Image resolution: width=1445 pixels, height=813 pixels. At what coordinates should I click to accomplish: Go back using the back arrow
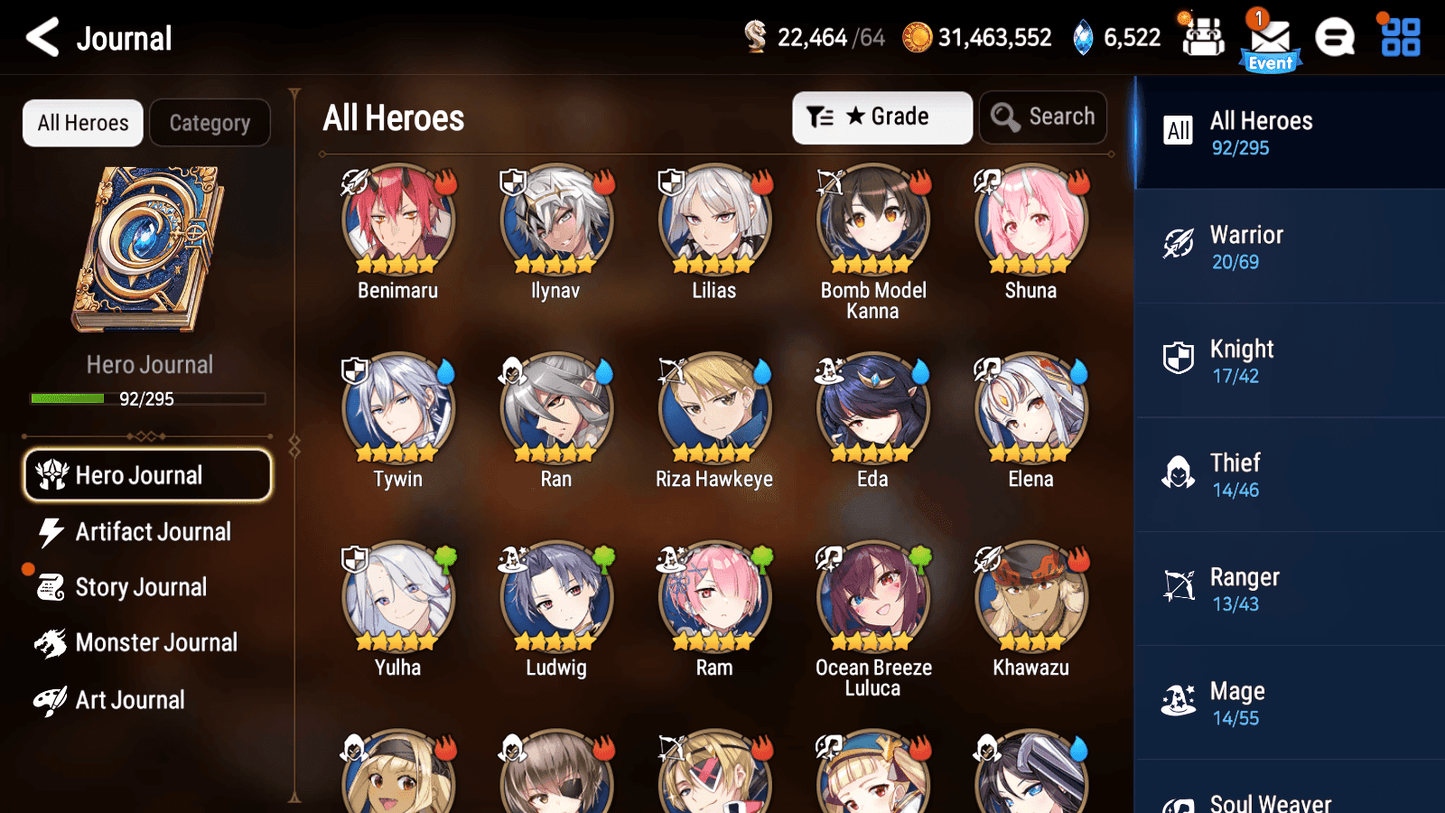pyautogui.click(x=43, y=37)
